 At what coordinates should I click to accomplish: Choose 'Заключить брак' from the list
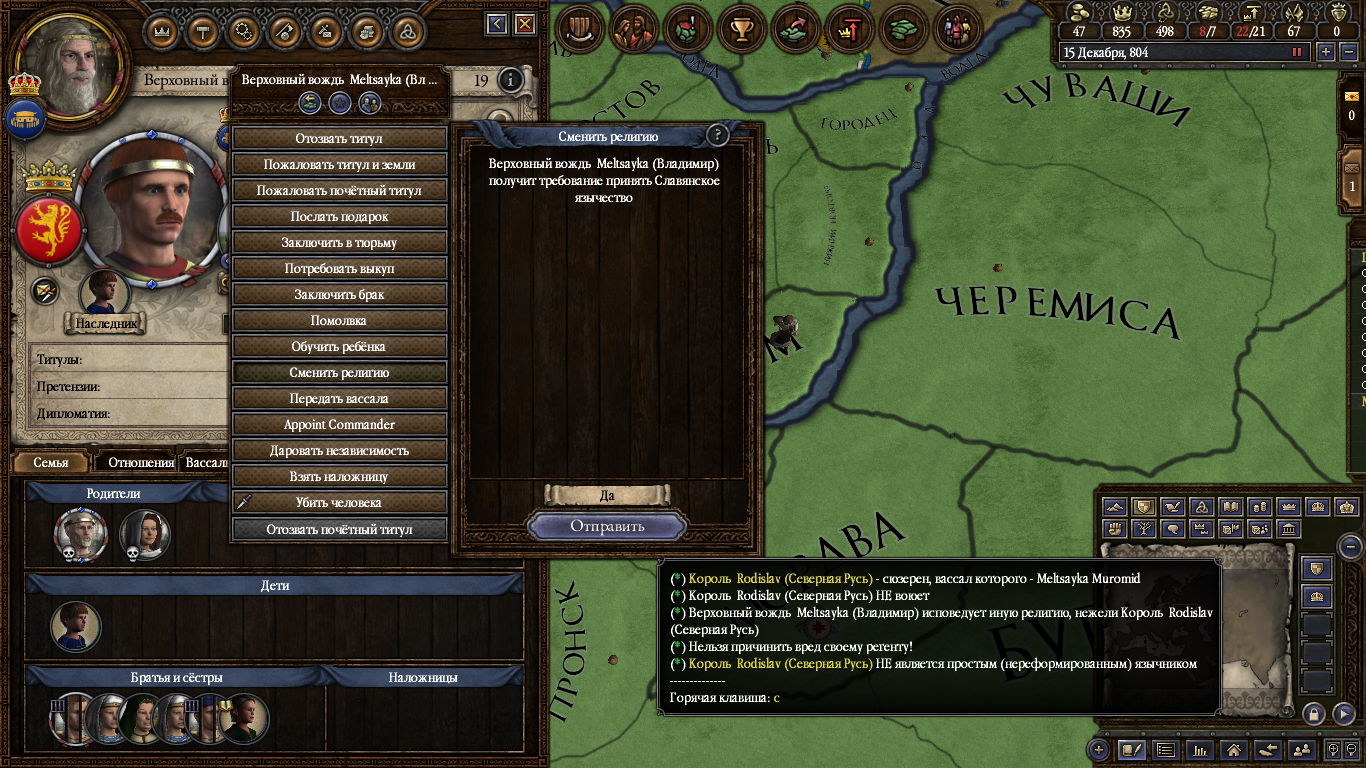[339, 294]
